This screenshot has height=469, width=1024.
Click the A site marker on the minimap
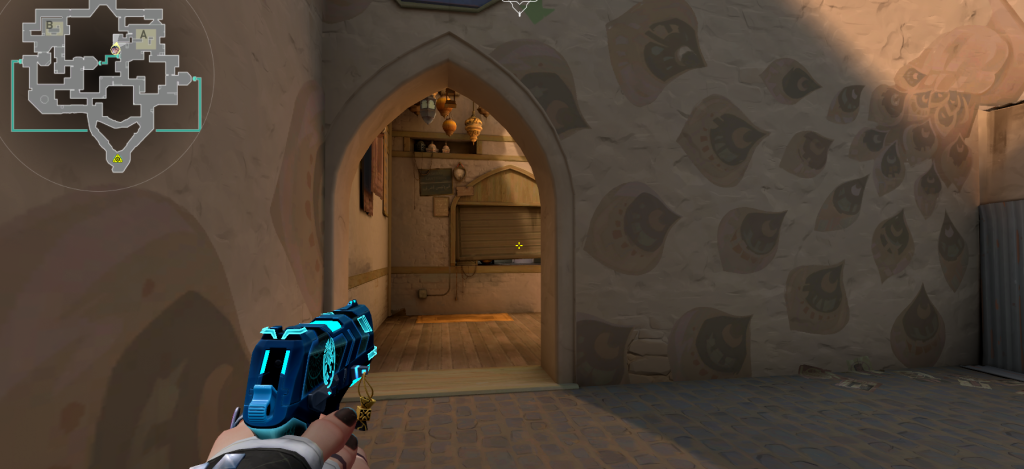(145, 36)
